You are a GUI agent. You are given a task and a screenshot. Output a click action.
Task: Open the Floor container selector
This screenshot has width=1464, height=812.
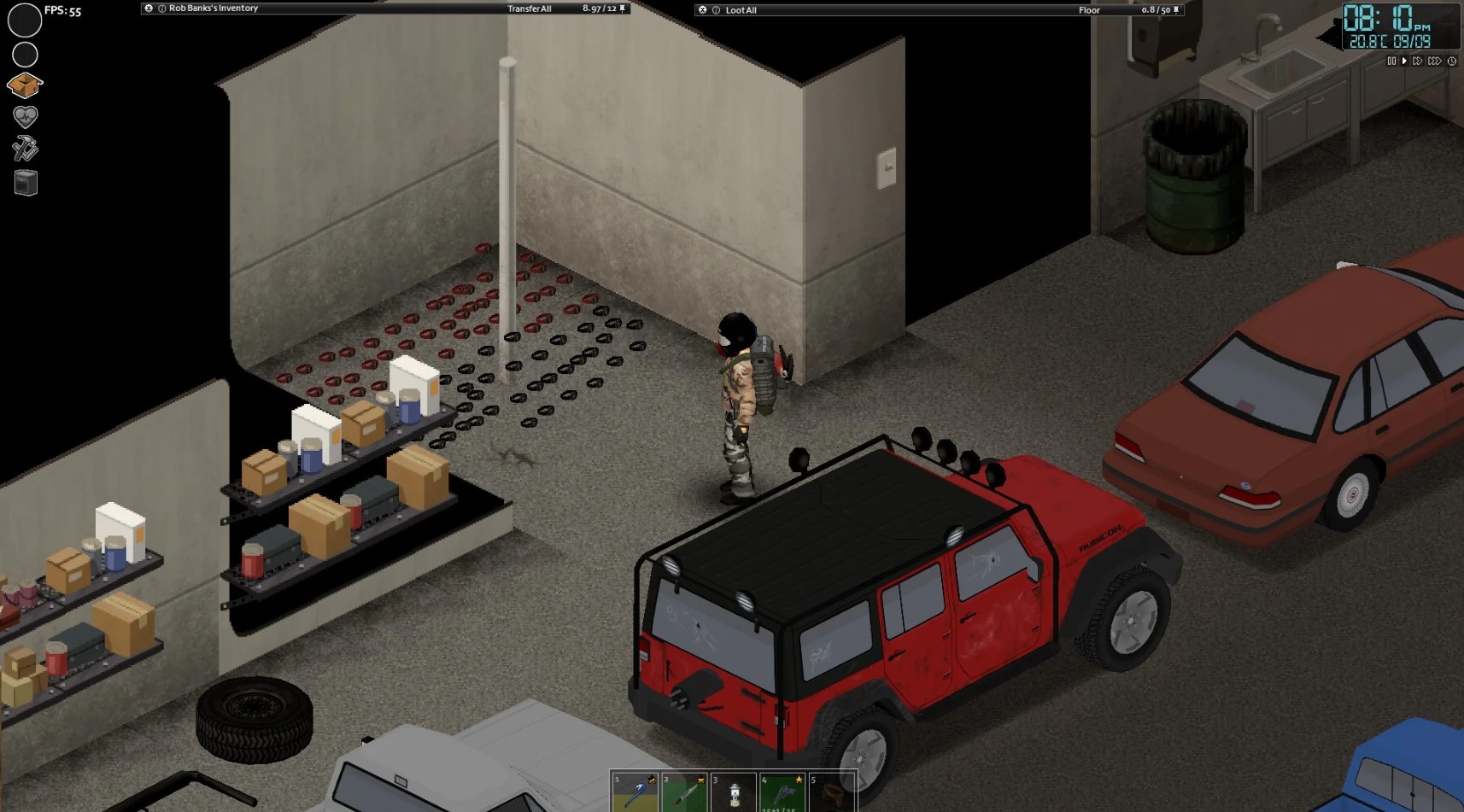click(1089, 10)
